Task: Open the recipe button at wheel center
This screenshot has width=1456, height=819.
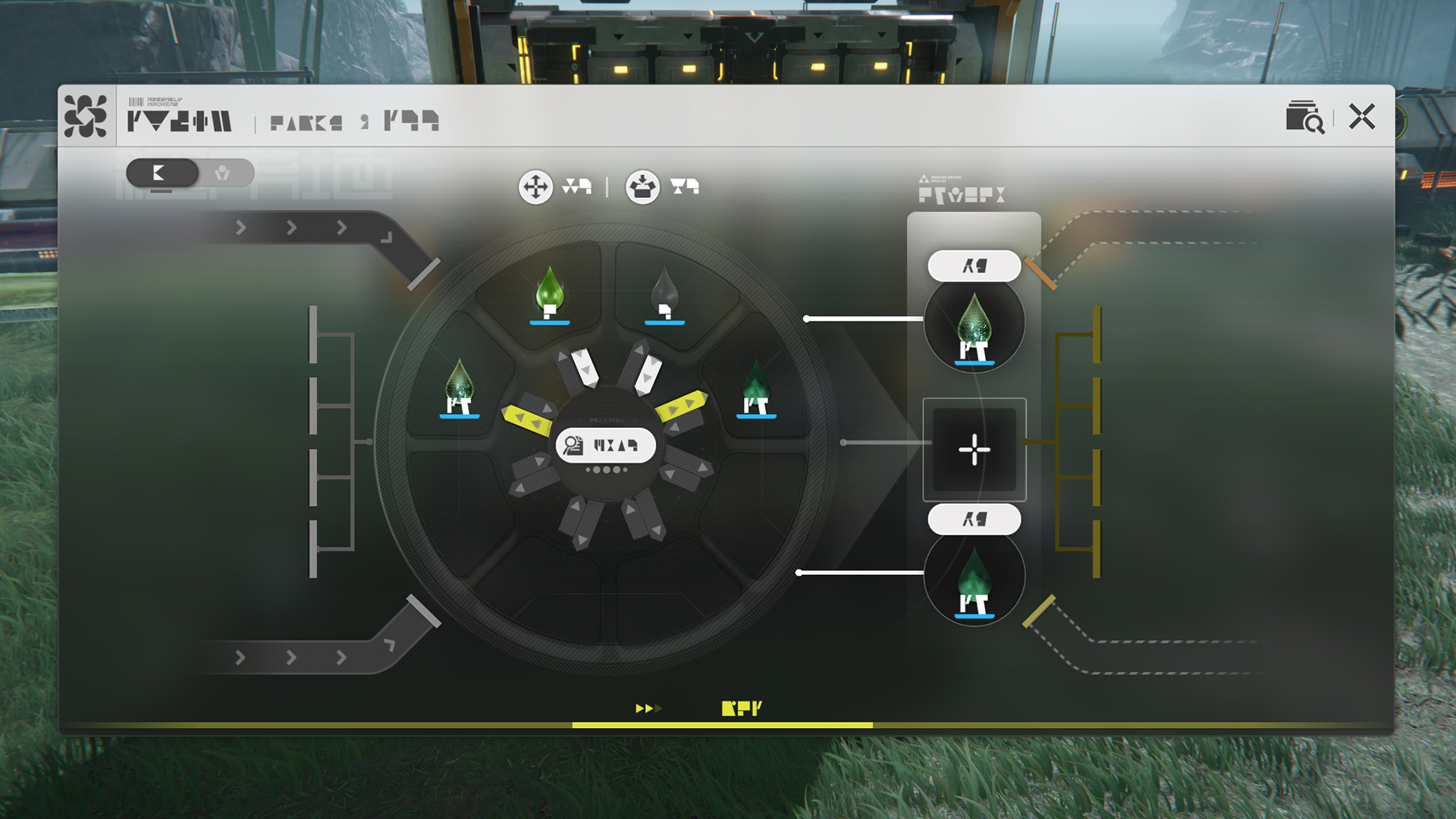Action: [x=605, y=445]
